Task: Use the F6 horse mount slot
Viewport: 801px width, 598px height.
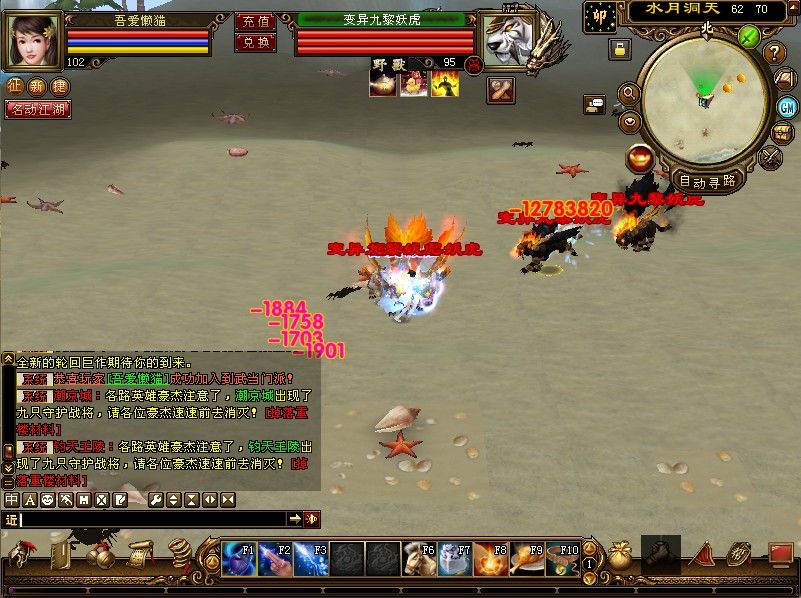Action: point(419,559)
